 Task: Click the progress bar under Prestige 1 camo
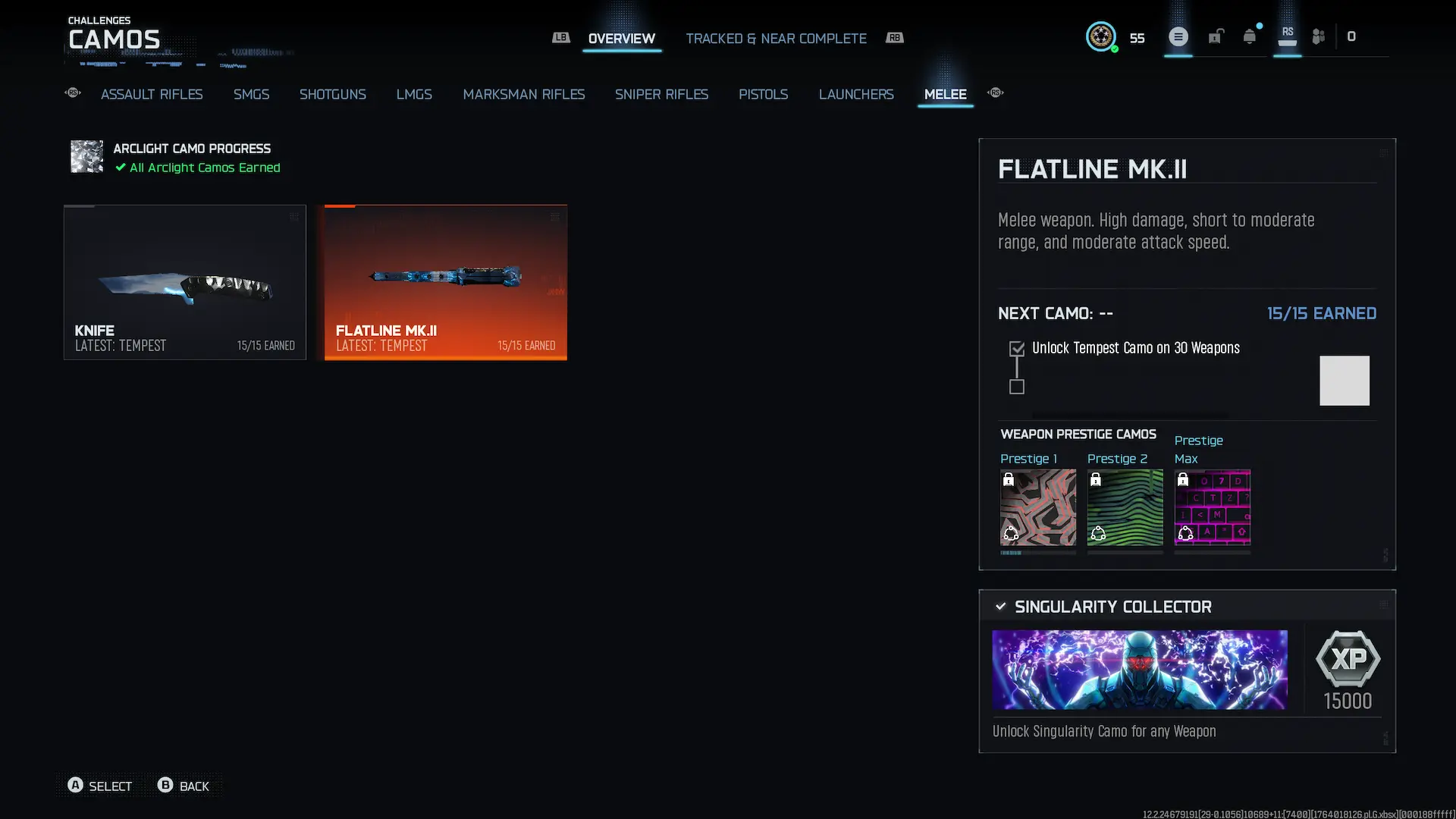[1037, 551]
